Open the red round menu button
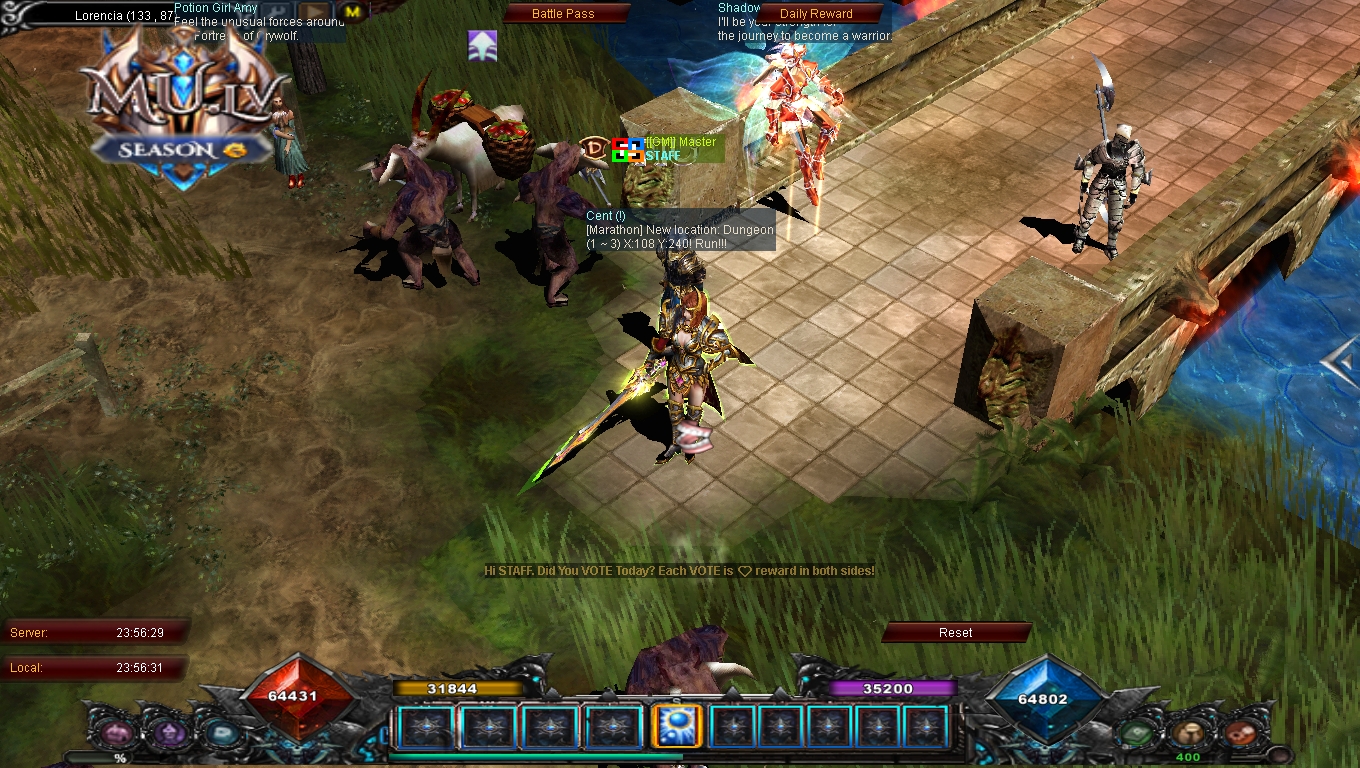The height and width of the screenshot is (768, 1360). pos(1239,733)
